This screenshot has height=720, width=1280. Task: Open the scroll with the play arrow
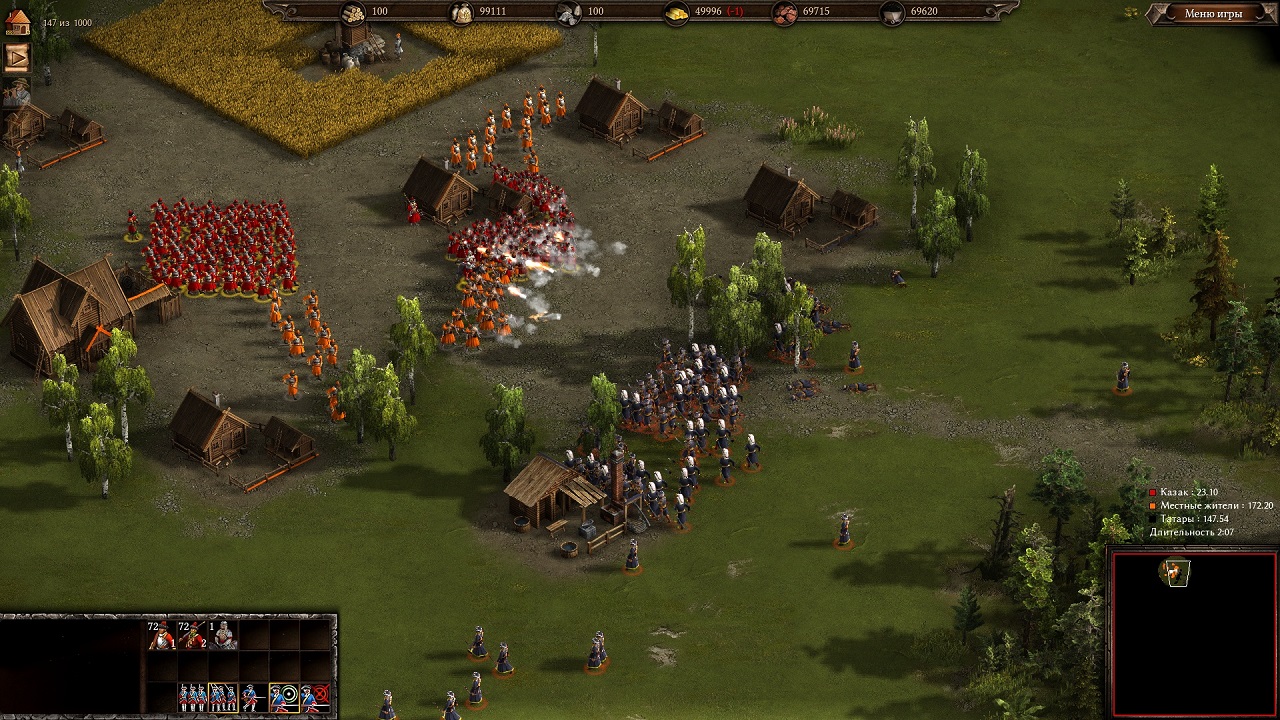pos(17,57)
